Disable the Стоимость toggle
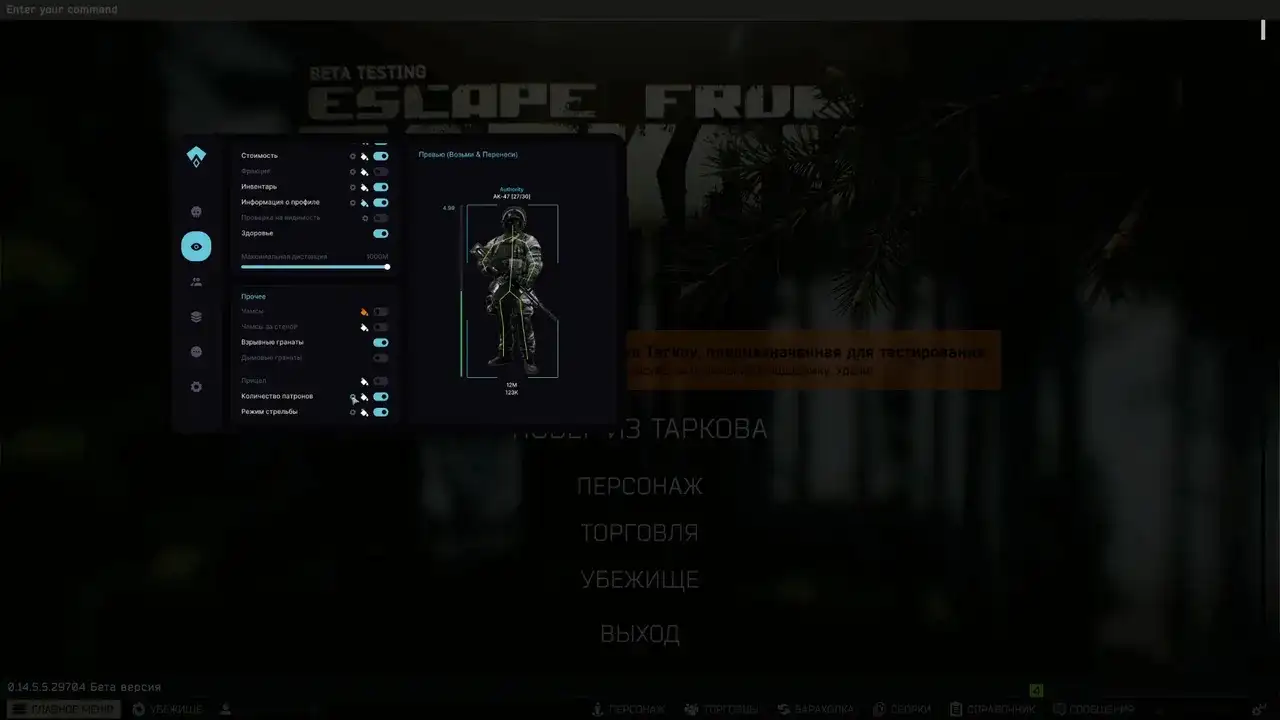Image resolution: width=1280 pixels, height=720 pixels. pyautogui.click(x=380, y=156)
